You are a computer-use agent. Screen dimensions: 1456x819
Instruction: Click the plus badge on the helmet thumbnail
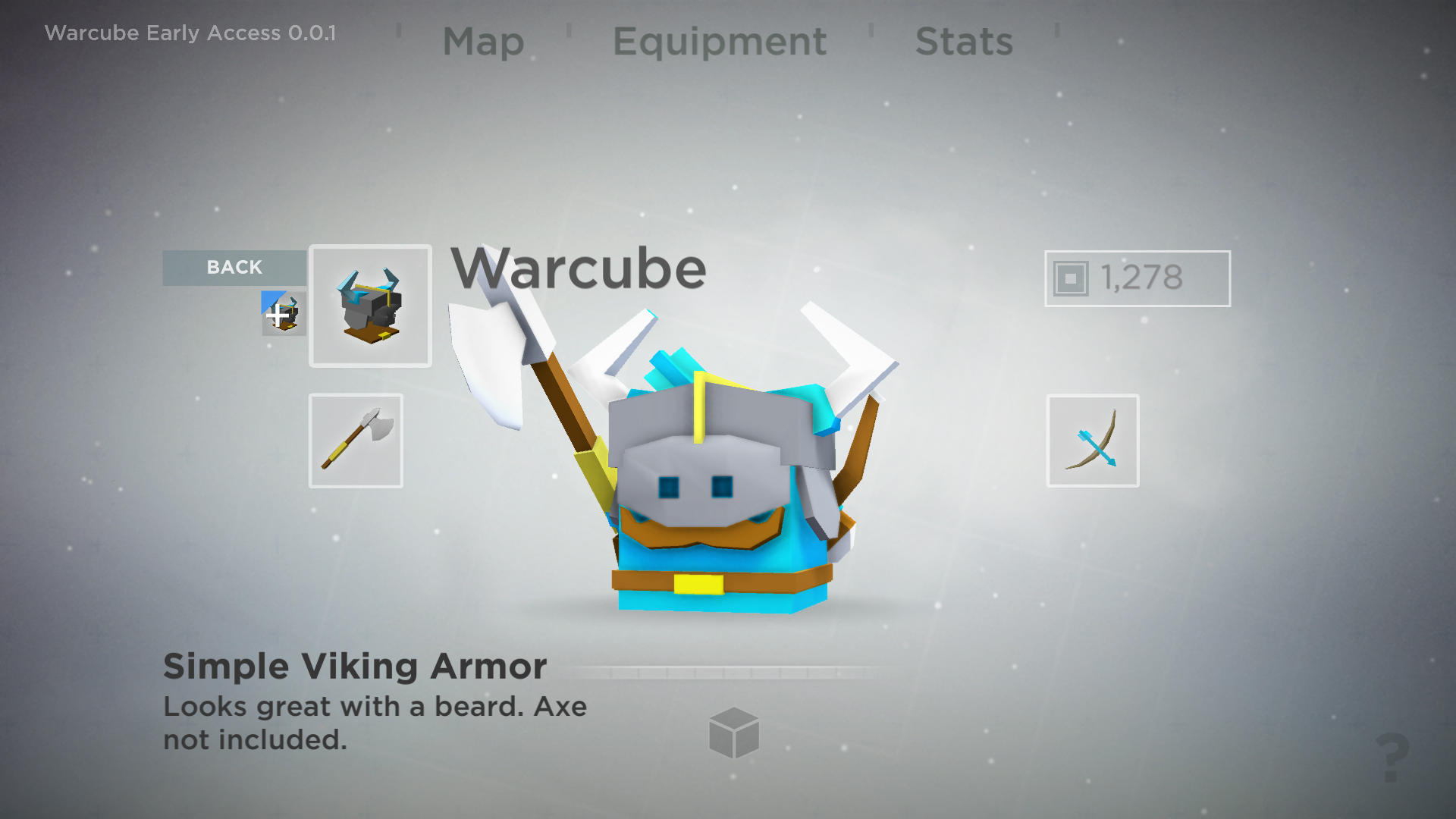coord(278,316)
